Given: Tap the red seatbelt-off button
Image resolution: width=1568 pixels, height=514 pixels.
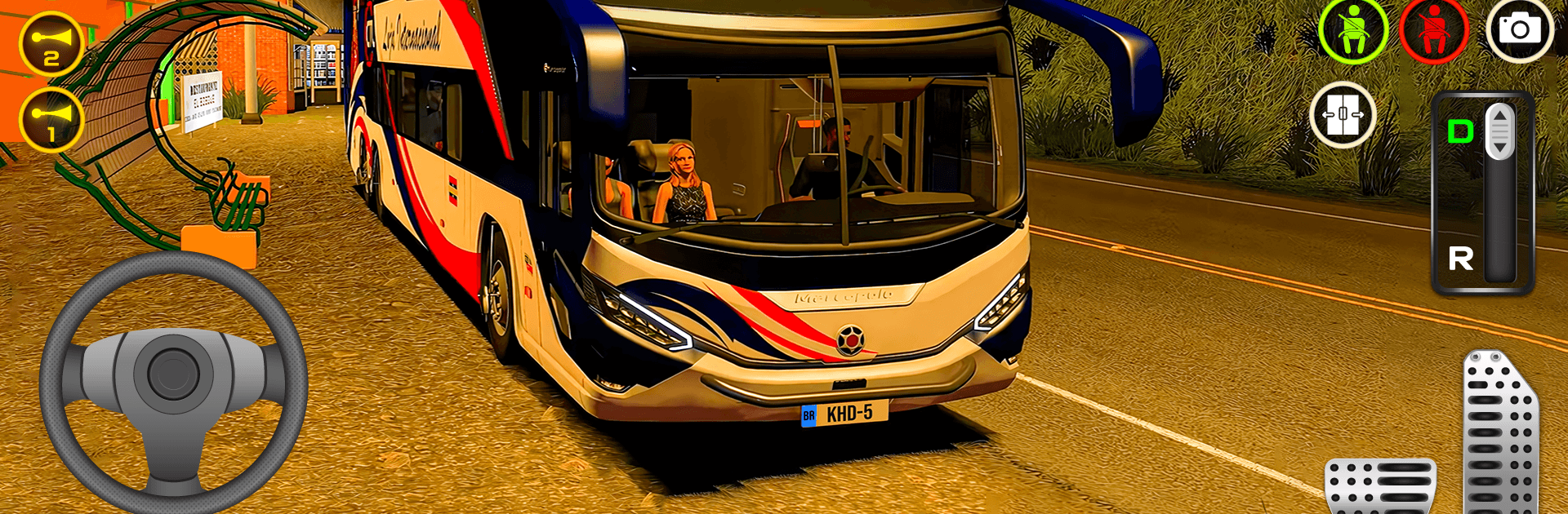Looking at the screenshot, I should [1433, 31].
